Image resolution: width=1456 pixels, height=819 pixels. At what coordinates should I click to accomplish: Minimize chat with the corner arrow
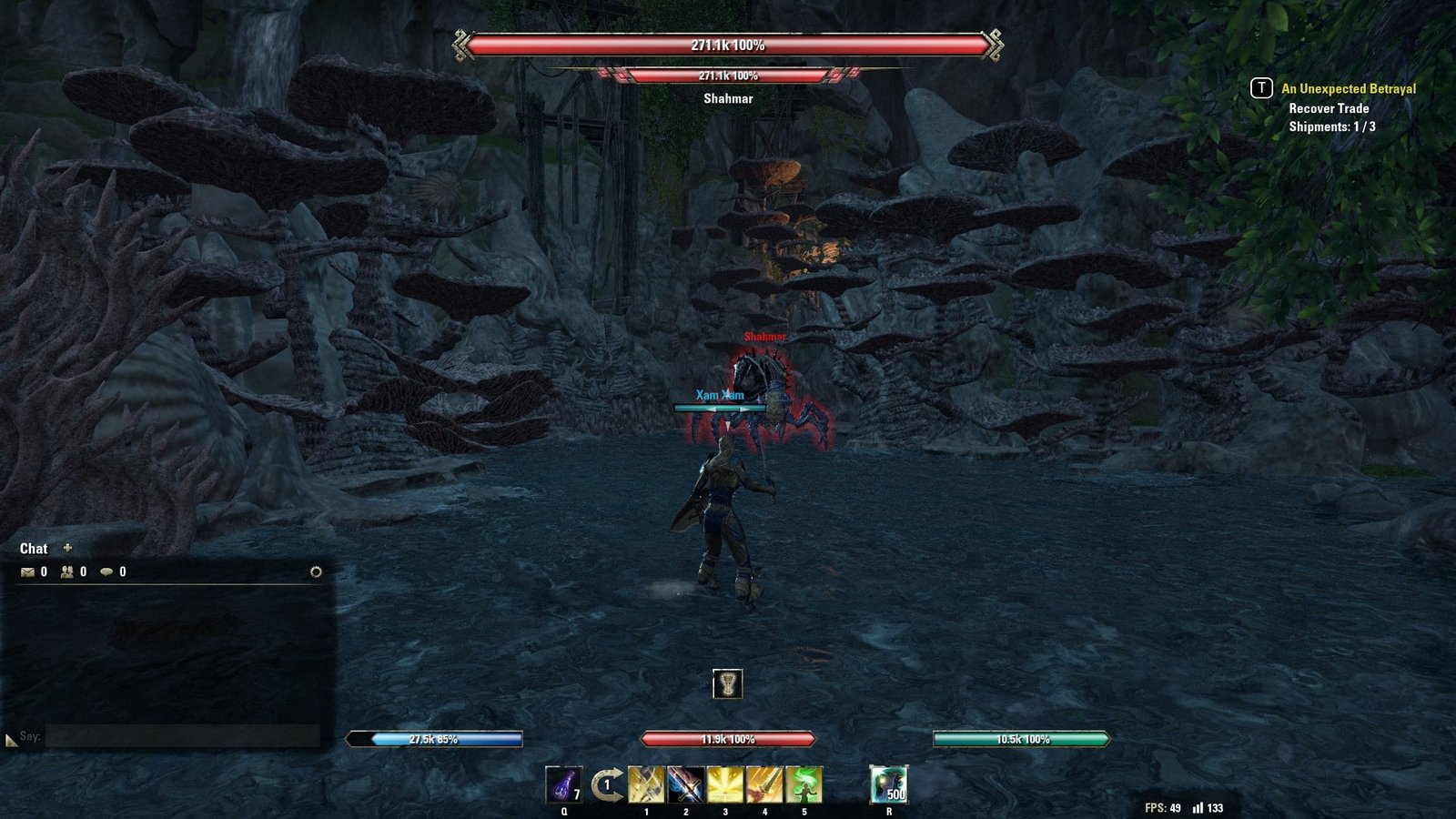[10, 741]
